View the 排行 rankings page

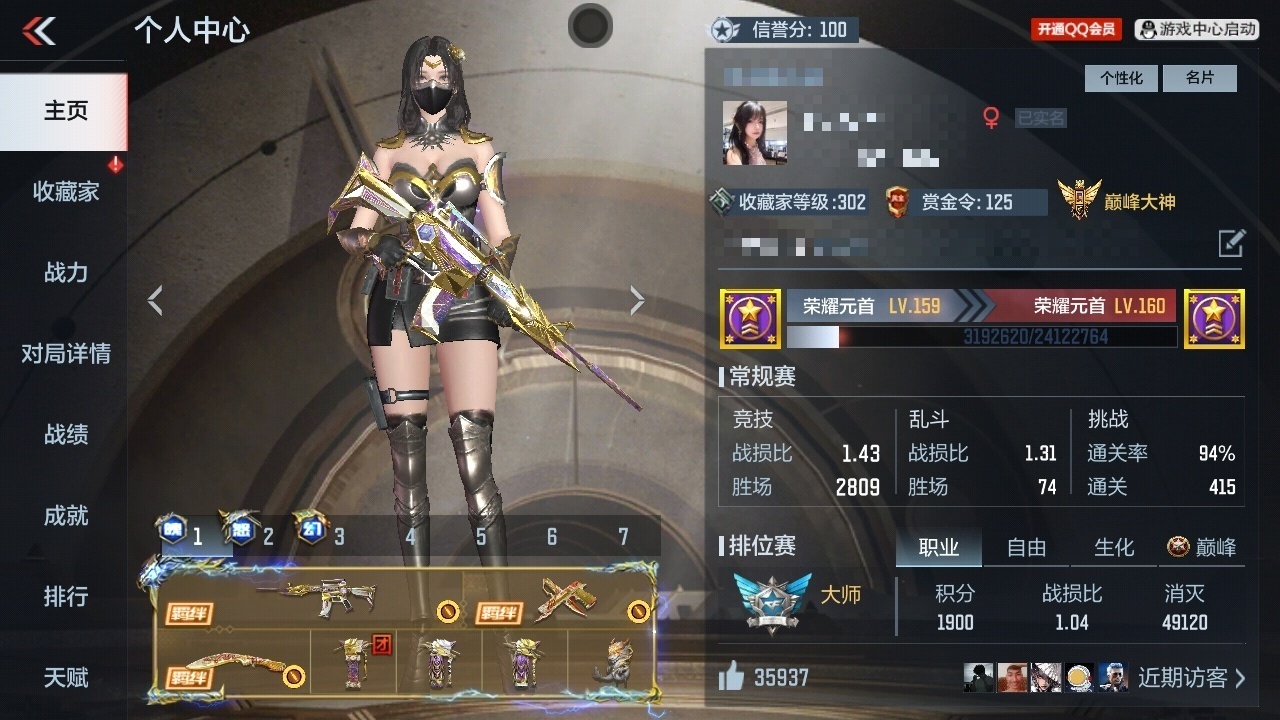(65, 596)
